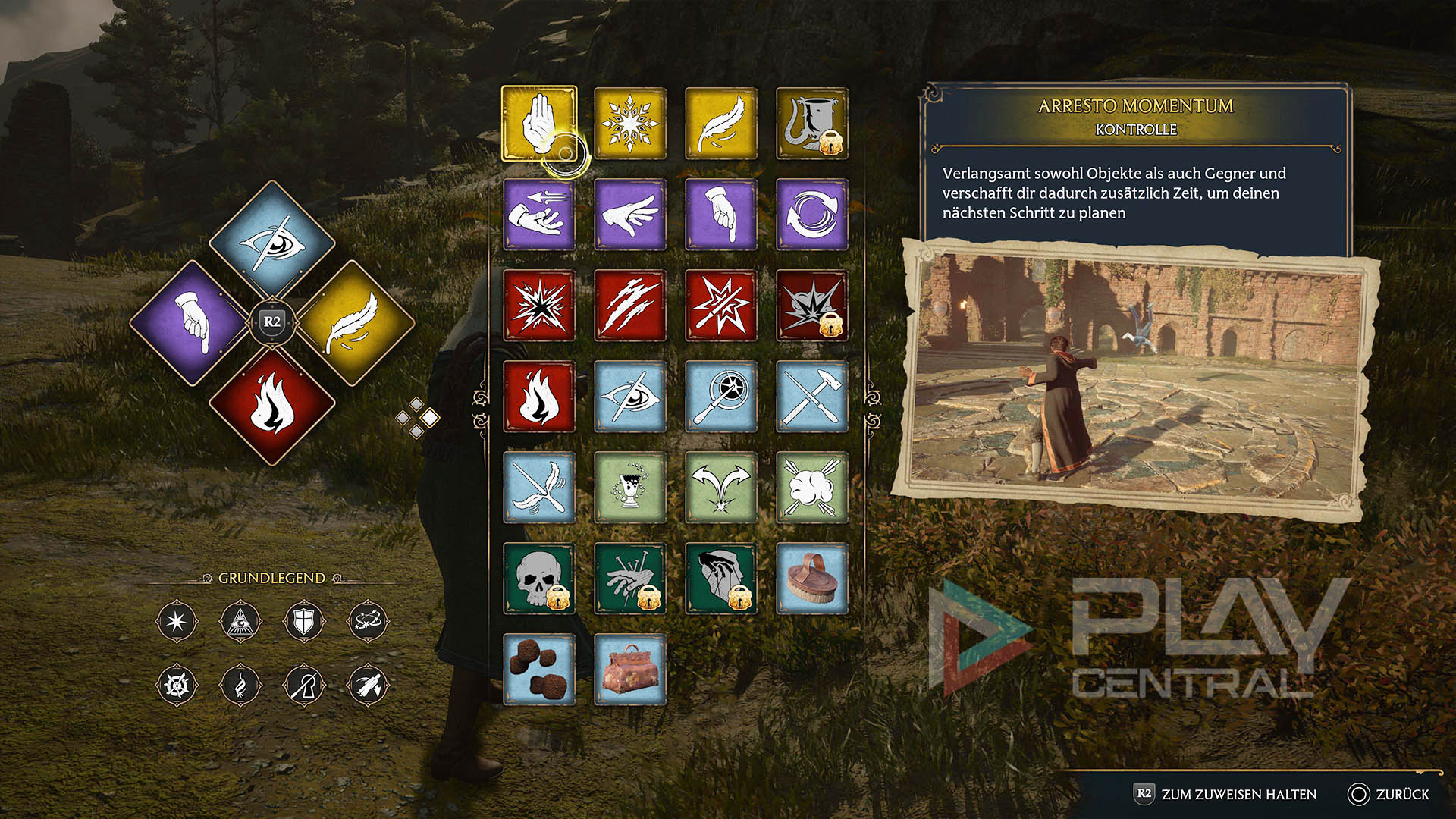Select the Revelio eye-in-triangle basic icon

[240, 622]
